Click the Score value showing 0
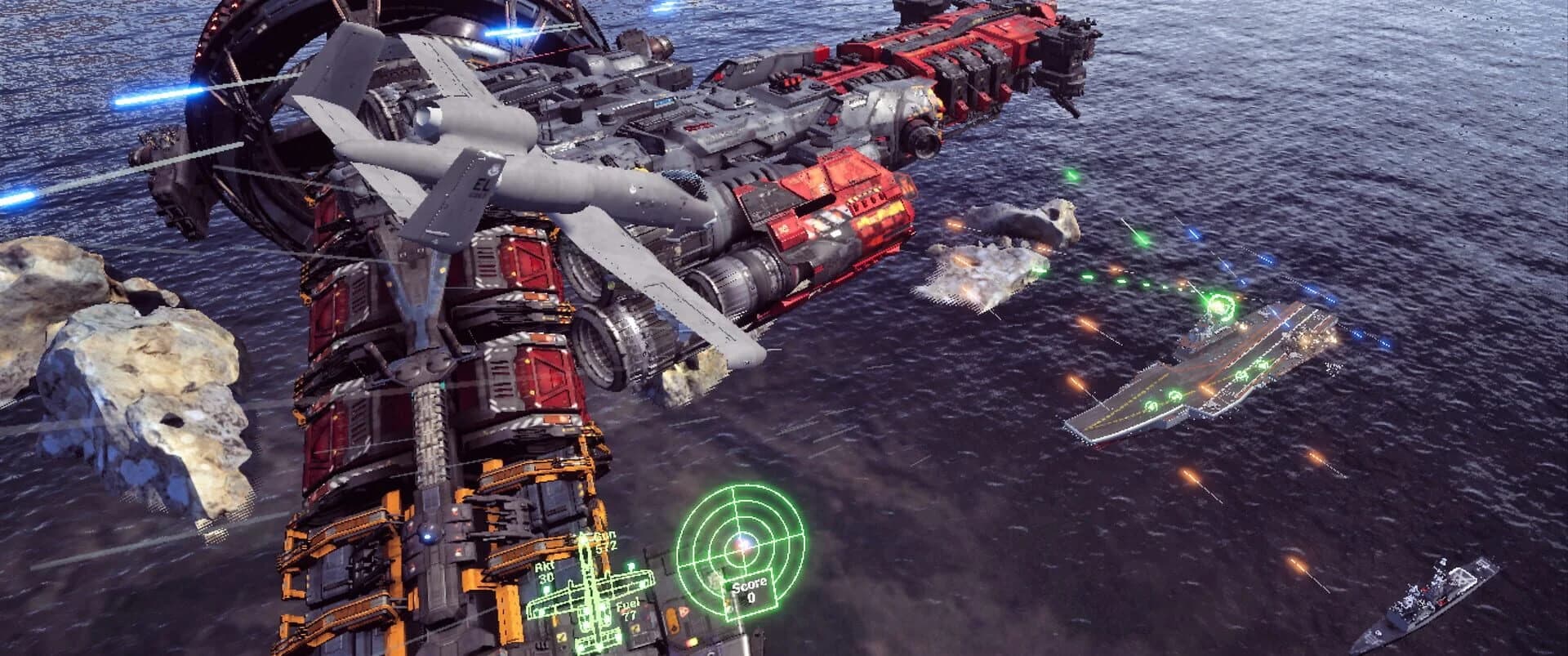The width and height of the screenshot is (1568, 656). (x=752, y=597)
